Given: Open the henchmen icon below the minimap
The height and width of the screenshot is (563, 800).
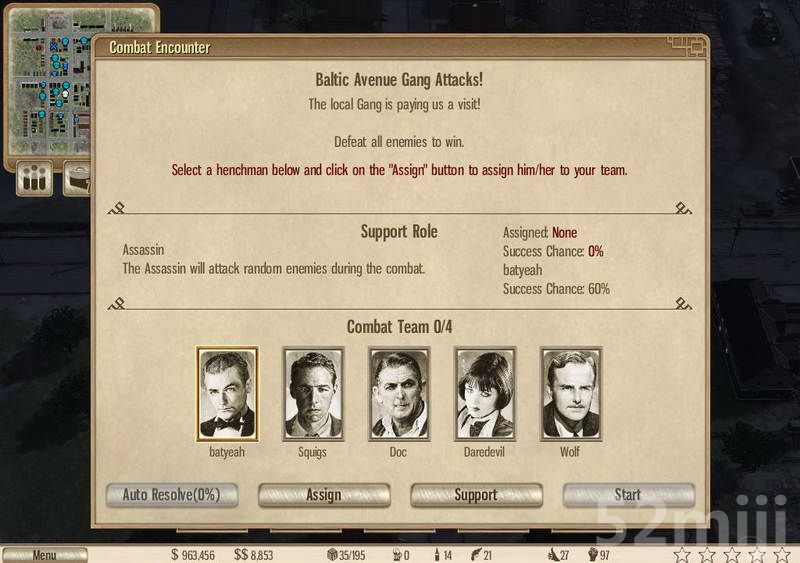Looking at the screenshot, I should [35, 181].
